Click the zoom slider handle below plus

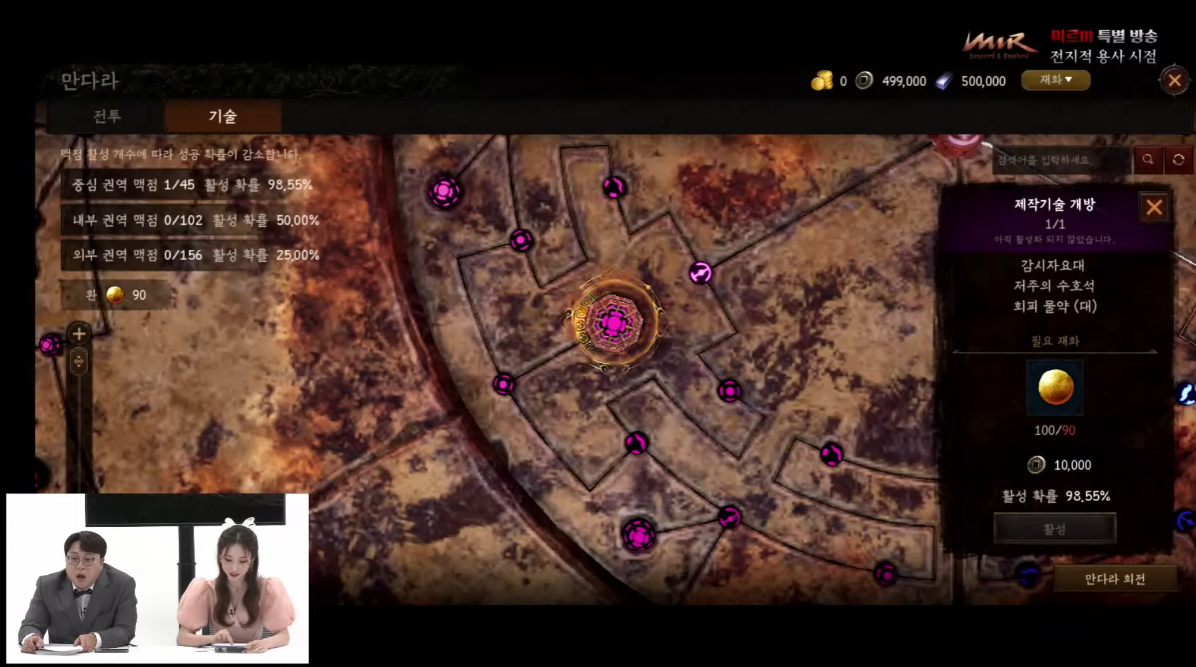click(79, 361)
